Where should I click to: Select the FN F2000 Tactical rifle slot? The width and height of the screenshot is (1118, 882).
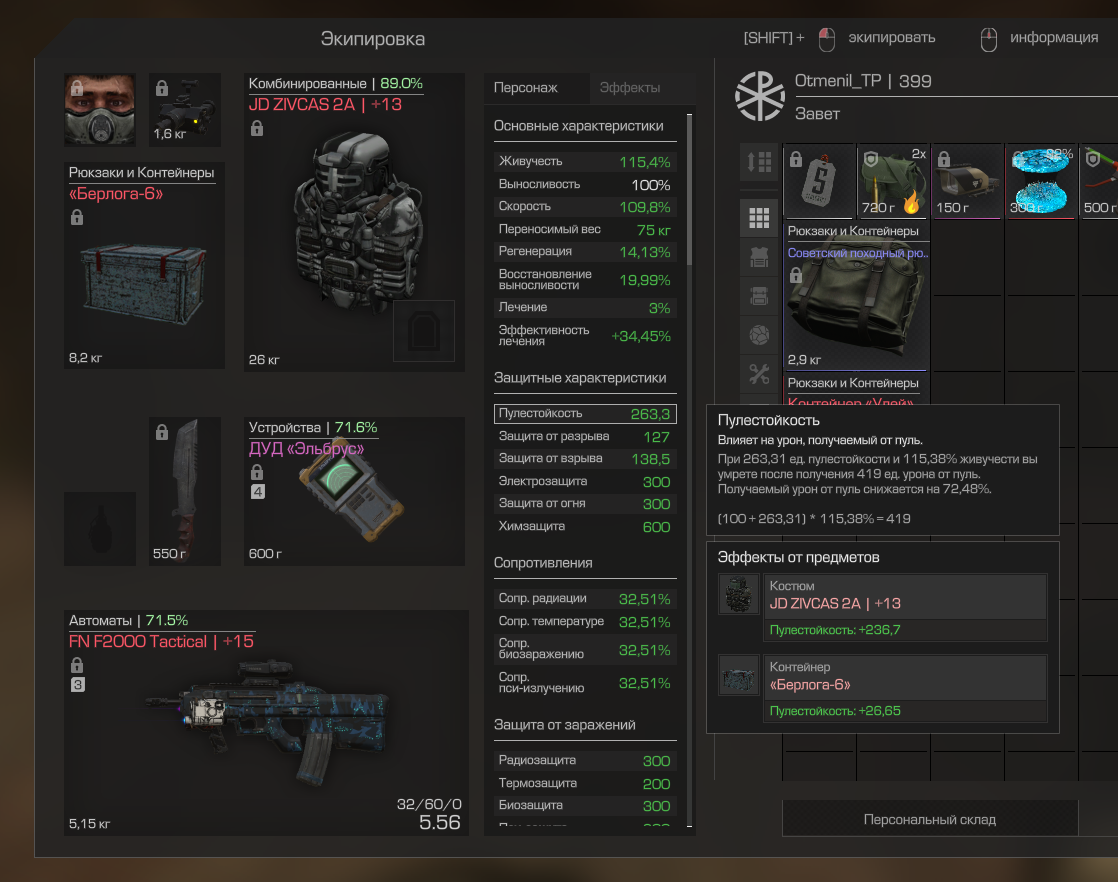click(x=267, y=722)
